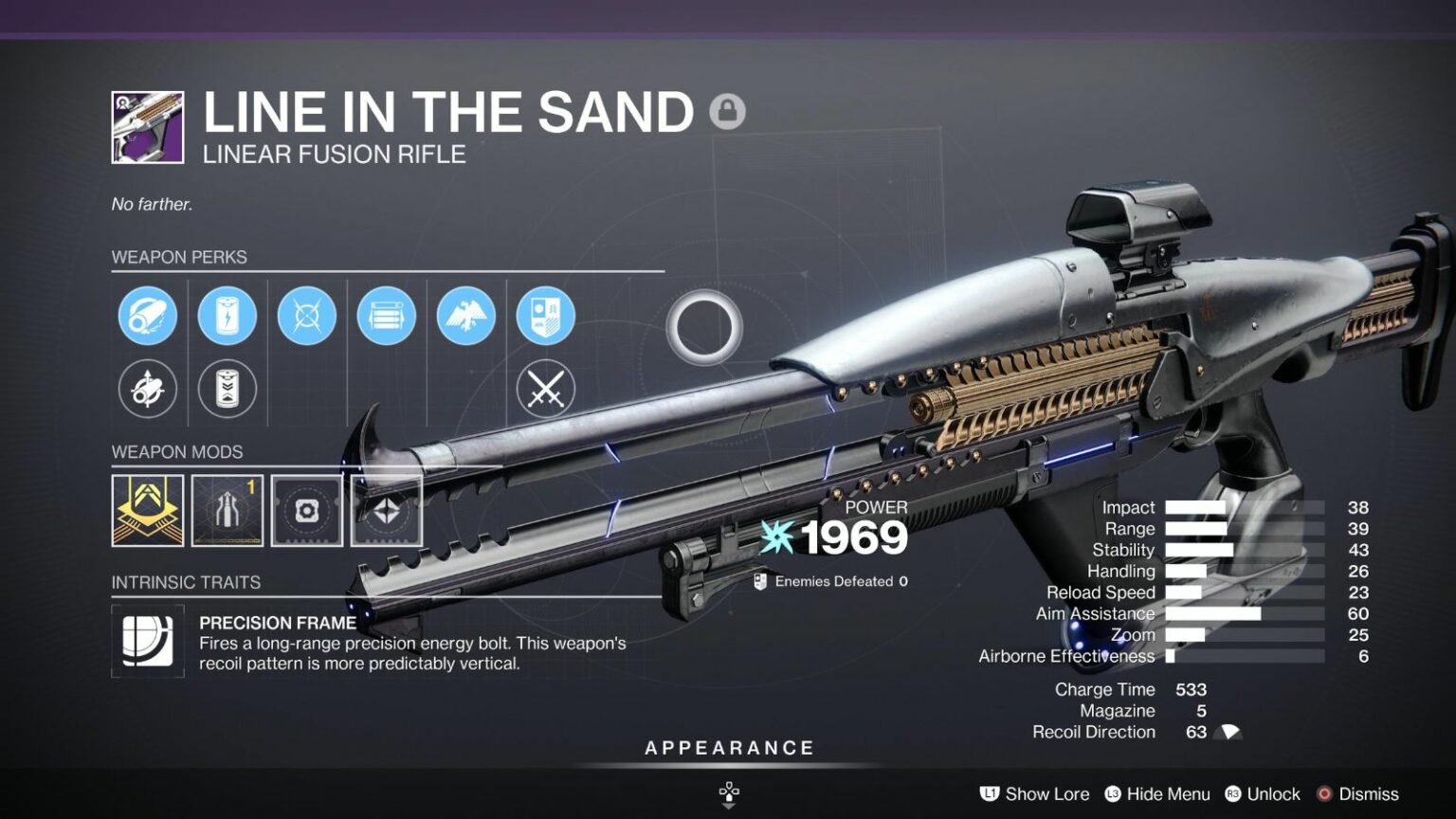Select the battery perk in Weapon Perks
The width and height of the screenshot is (1456, 819).
tap(227, 317)
